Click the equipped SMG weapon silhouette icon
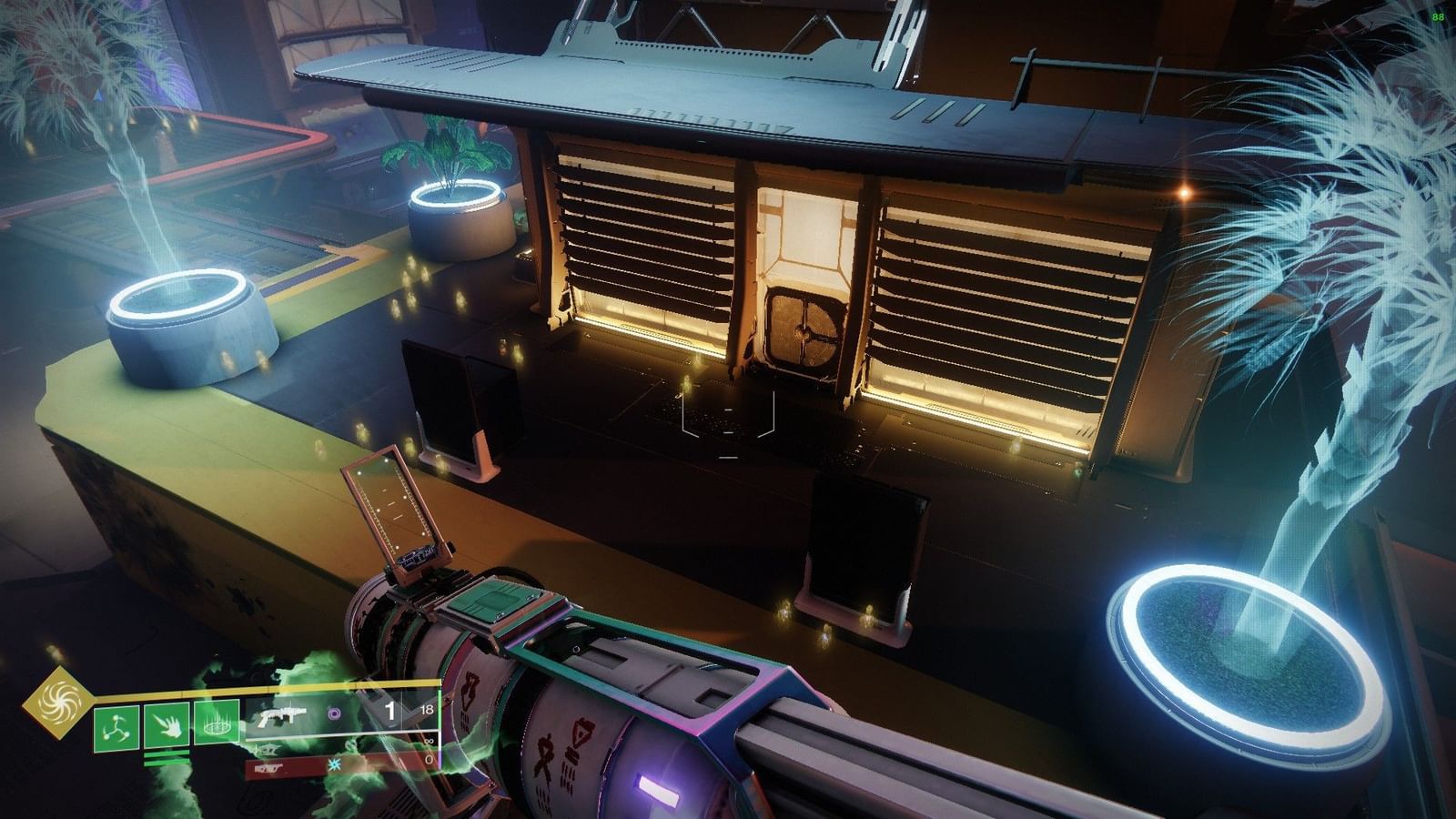 pyautogui.click(x=280, y=715)
